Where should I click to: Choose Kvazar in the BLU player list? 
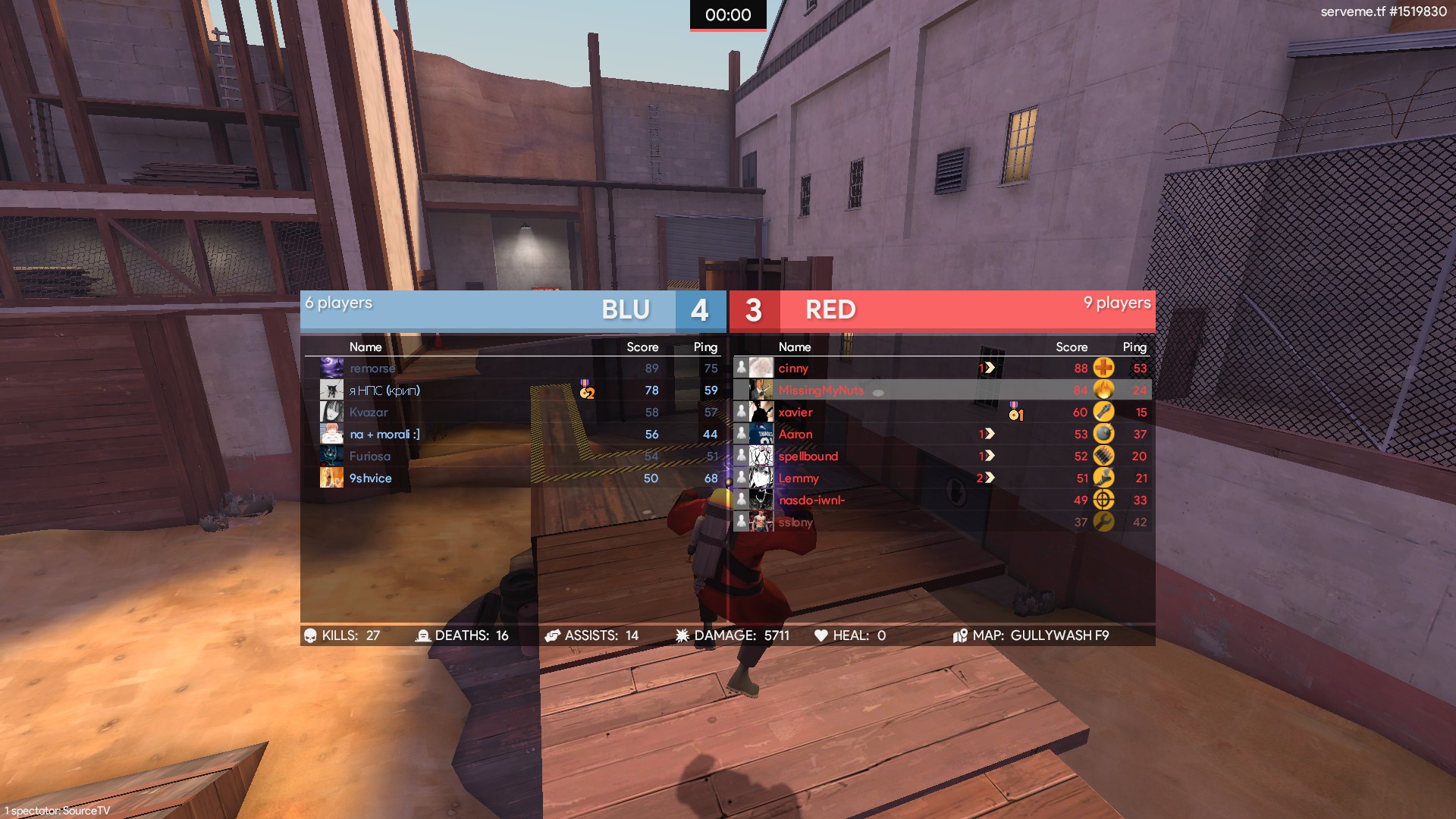pos(369,413)
